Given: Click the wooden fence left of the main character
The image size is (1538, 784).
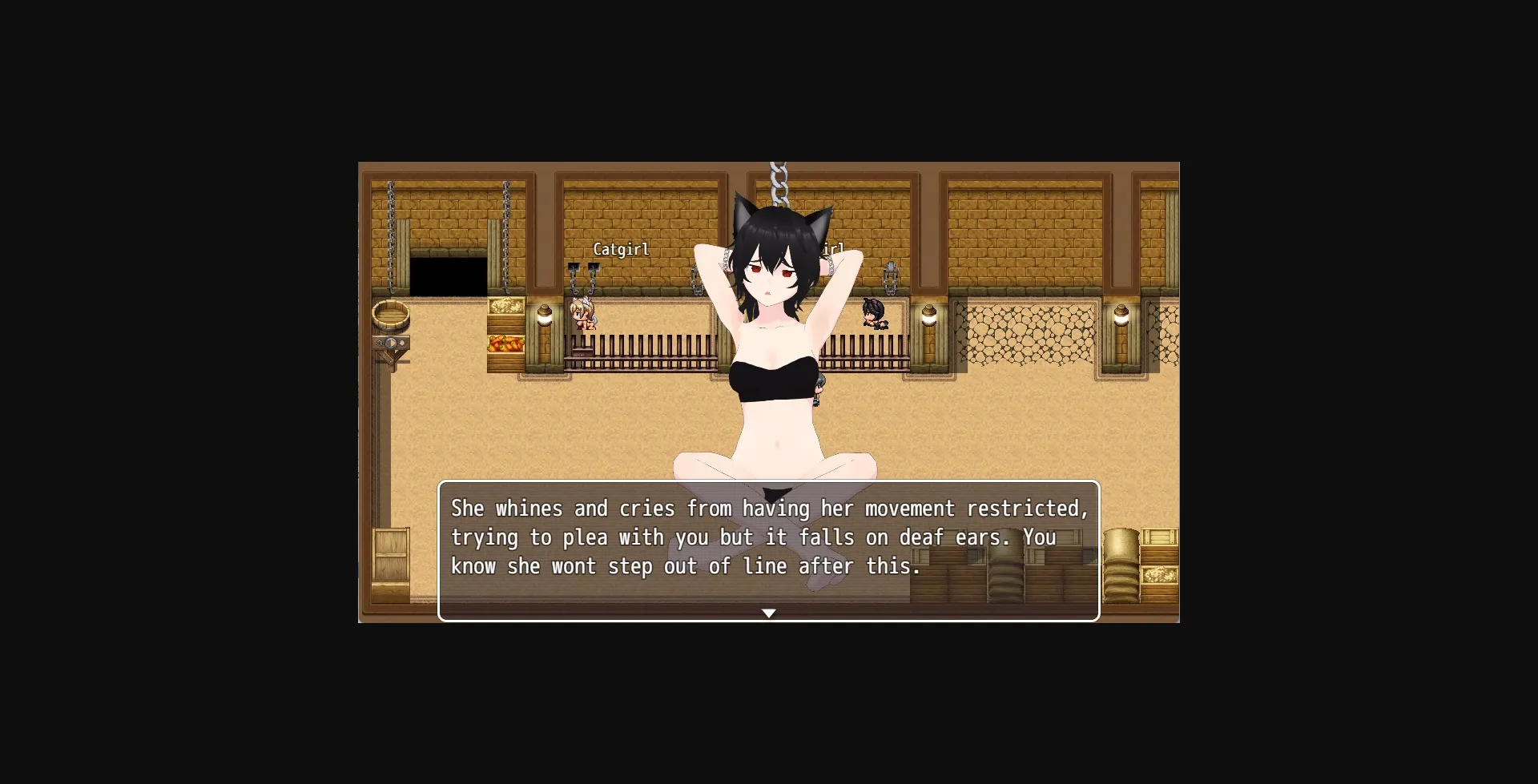Looking at the screenshot, I should [641, 352].
